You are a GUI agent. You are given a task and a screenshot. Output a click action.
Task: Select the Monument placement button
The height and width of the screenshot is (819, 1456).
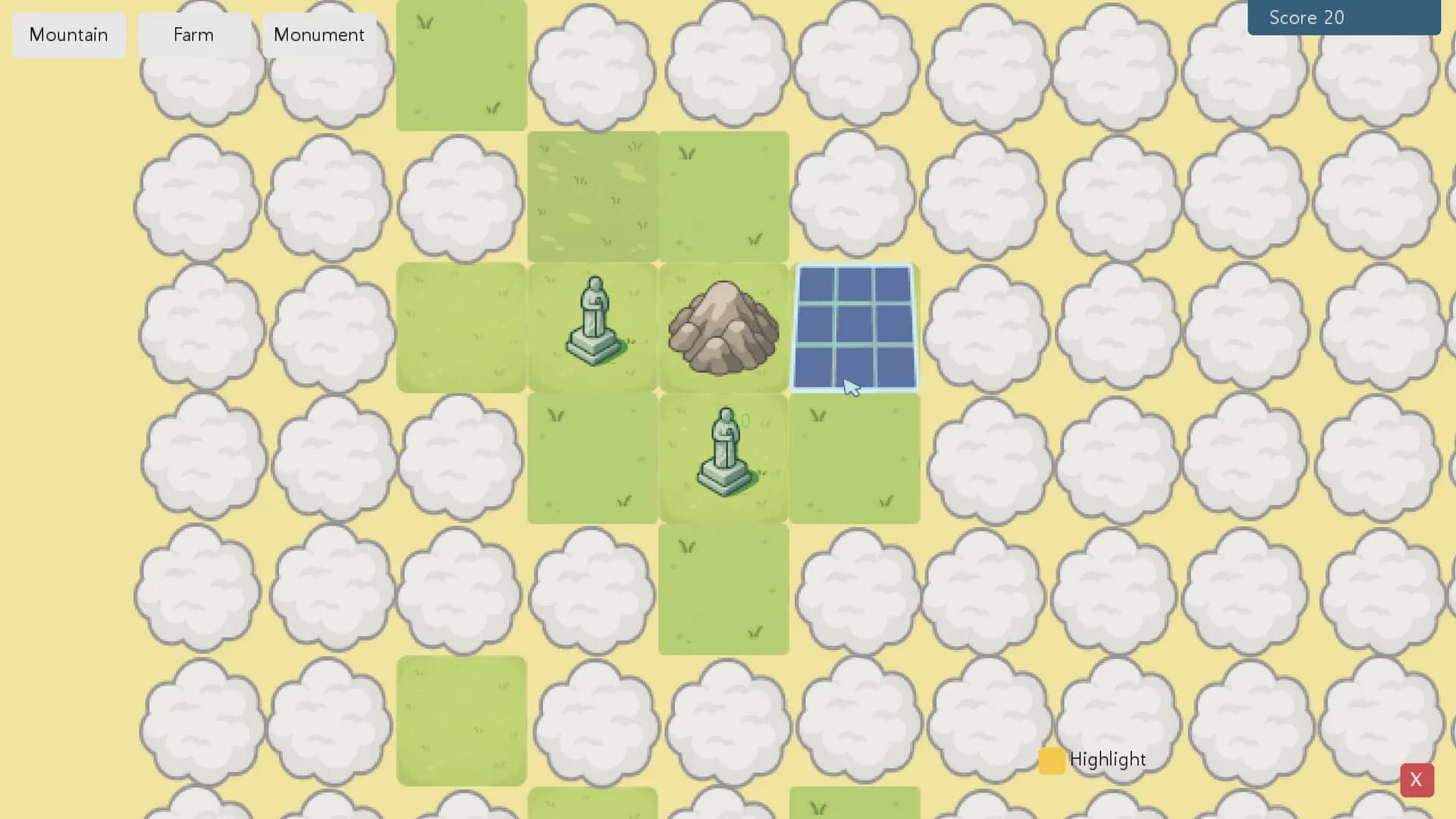[x=318, y=35]
